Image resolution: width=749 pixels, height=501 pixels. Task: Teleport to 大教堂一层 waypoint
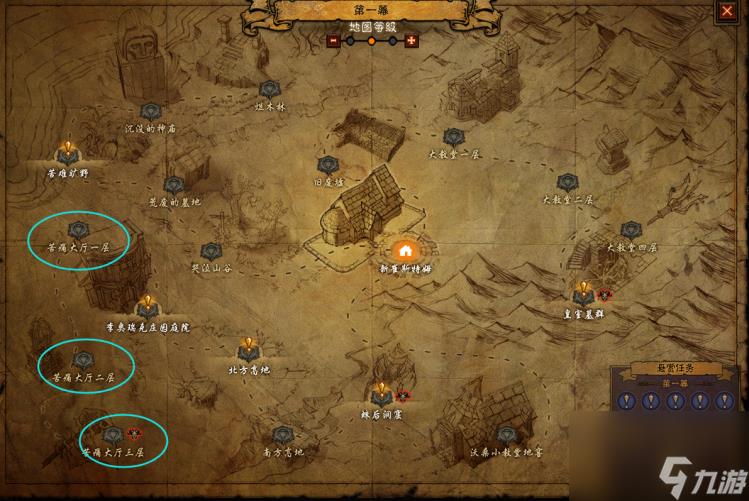[454, 138]
